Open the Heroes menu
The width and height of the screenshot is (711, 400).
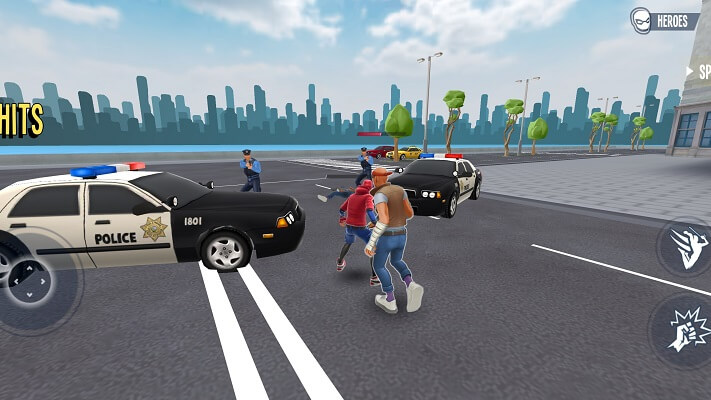665,20
